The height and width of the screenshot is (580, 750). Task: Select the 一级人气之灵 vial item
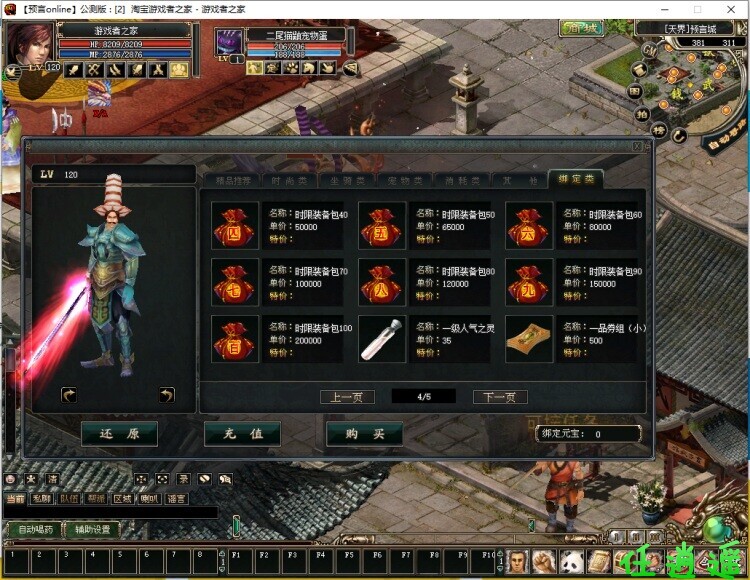pyautogui.click(x=382, y=339)
